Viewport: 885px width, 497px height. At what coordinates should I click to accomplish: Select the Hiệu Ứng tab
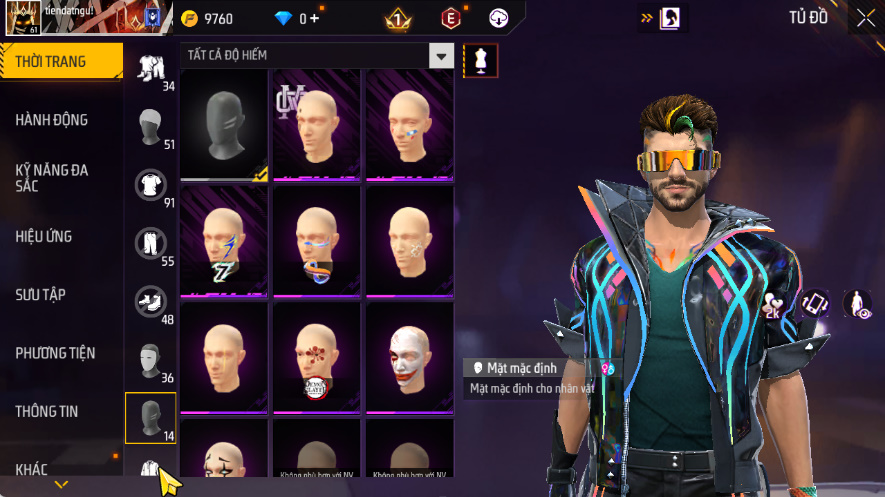point(44,237)
